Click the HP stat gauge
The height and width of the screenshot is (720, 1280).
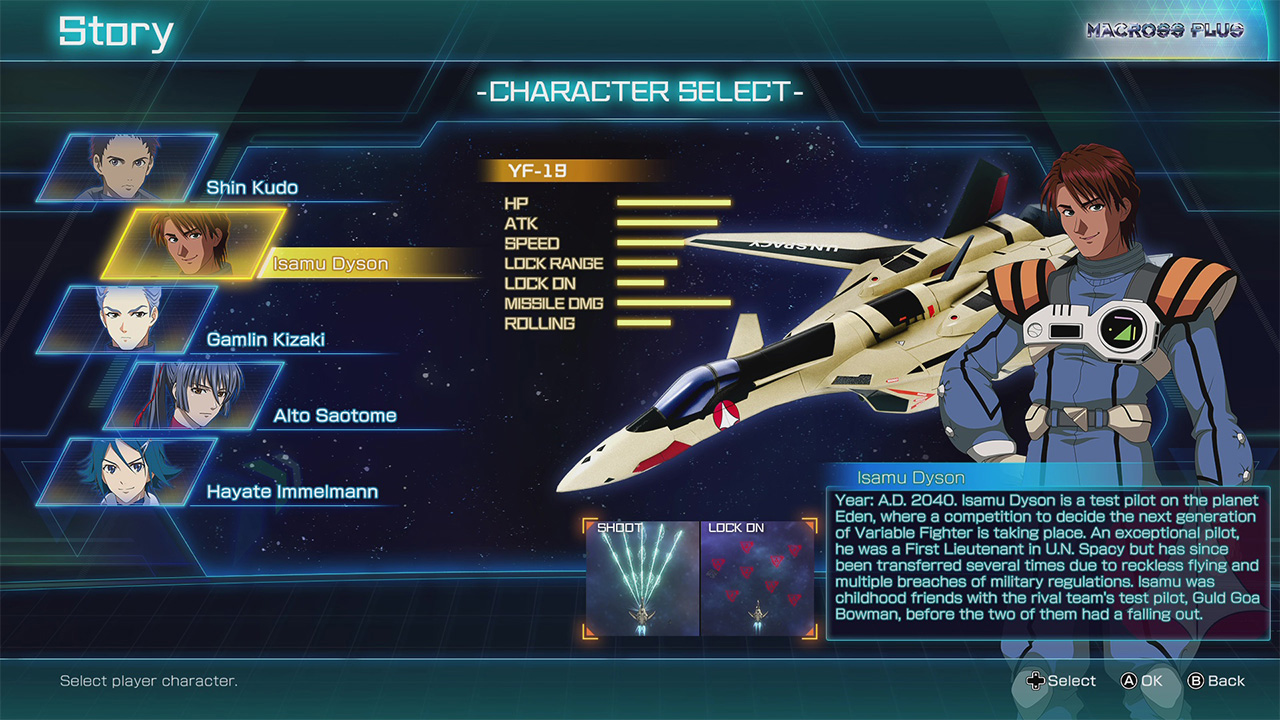click(672, 204)
